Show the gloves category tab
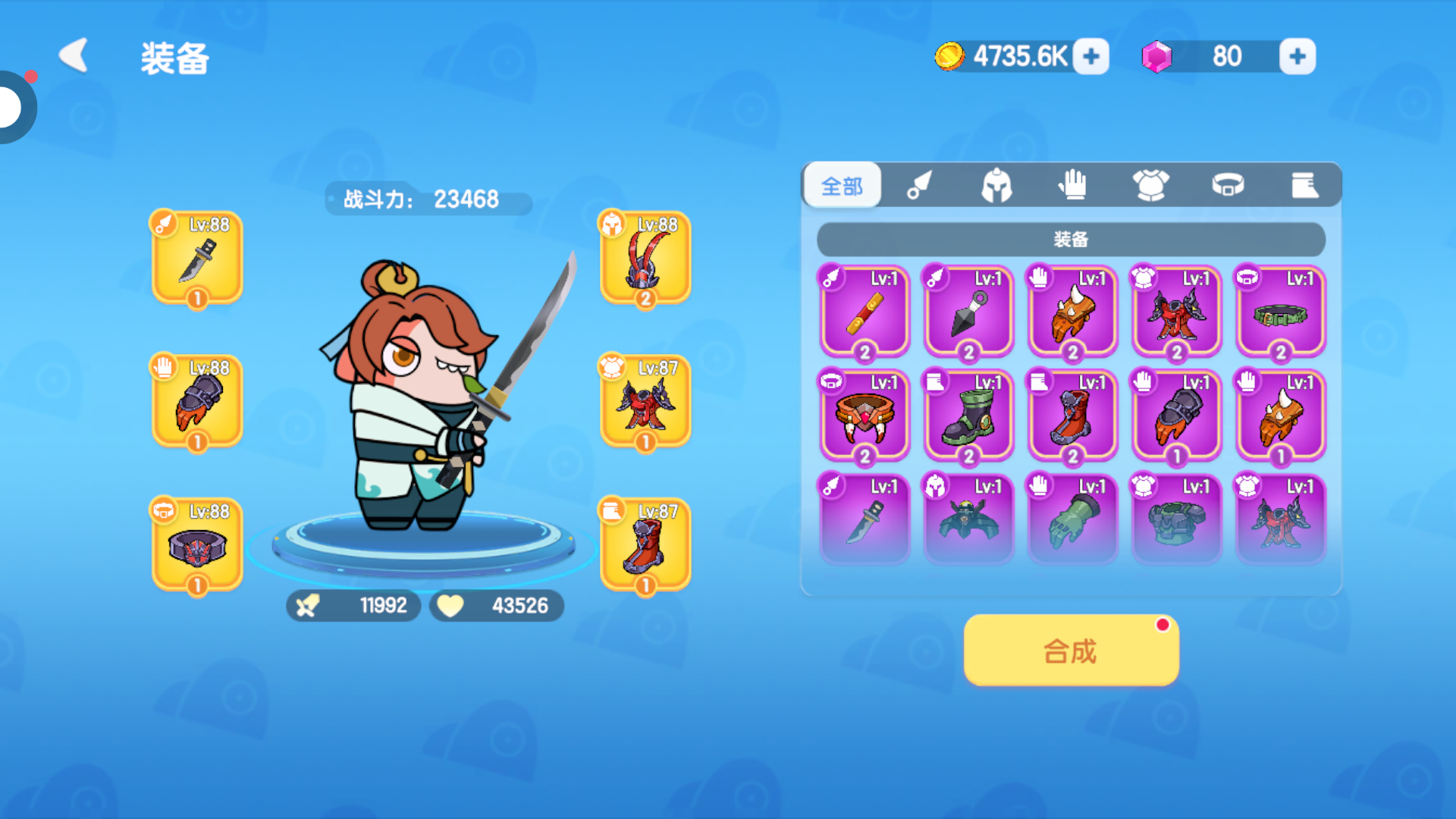This screenshot has width=1456, height=819. click(x=1073, y=185)
